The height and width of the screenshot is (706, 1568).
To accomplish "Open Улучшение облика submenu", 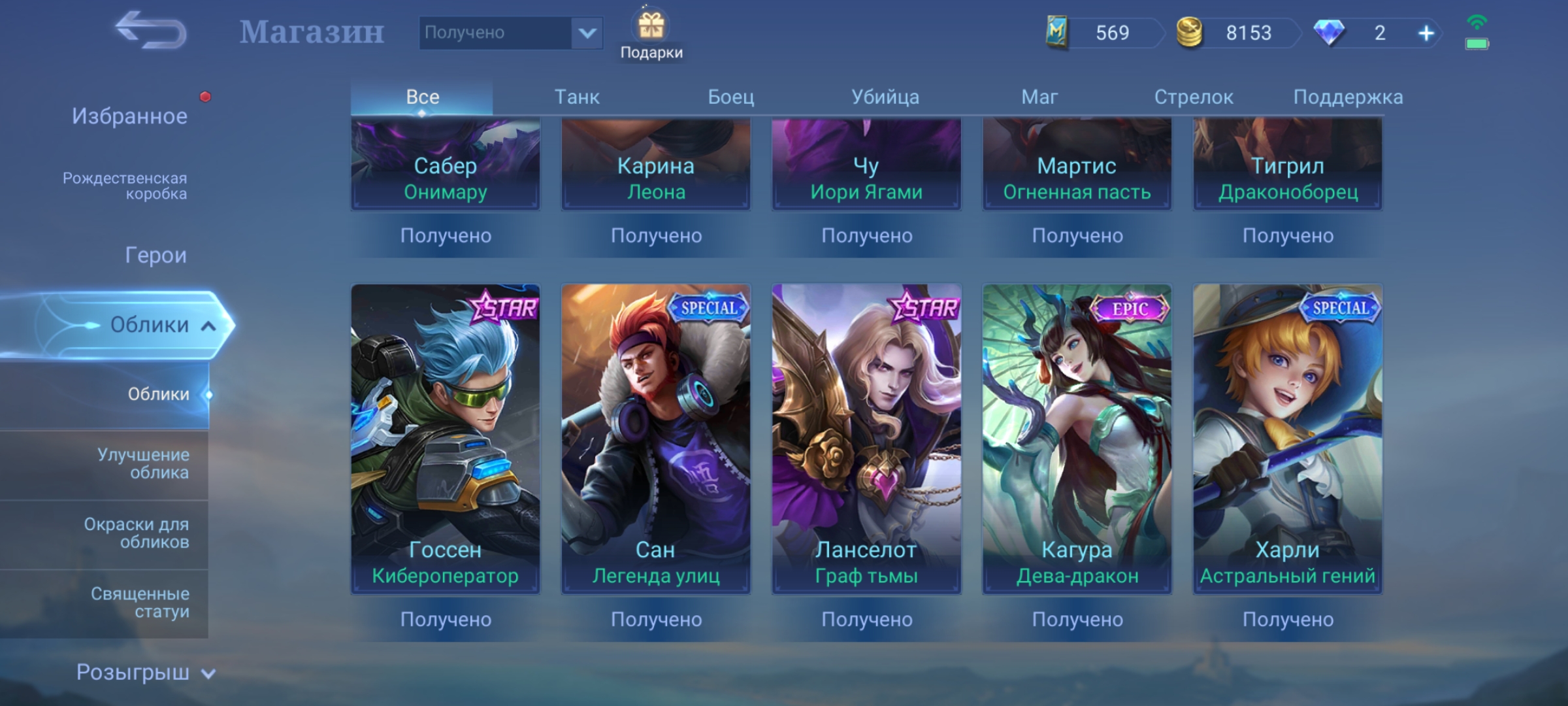I will click(x=142, y=463).
